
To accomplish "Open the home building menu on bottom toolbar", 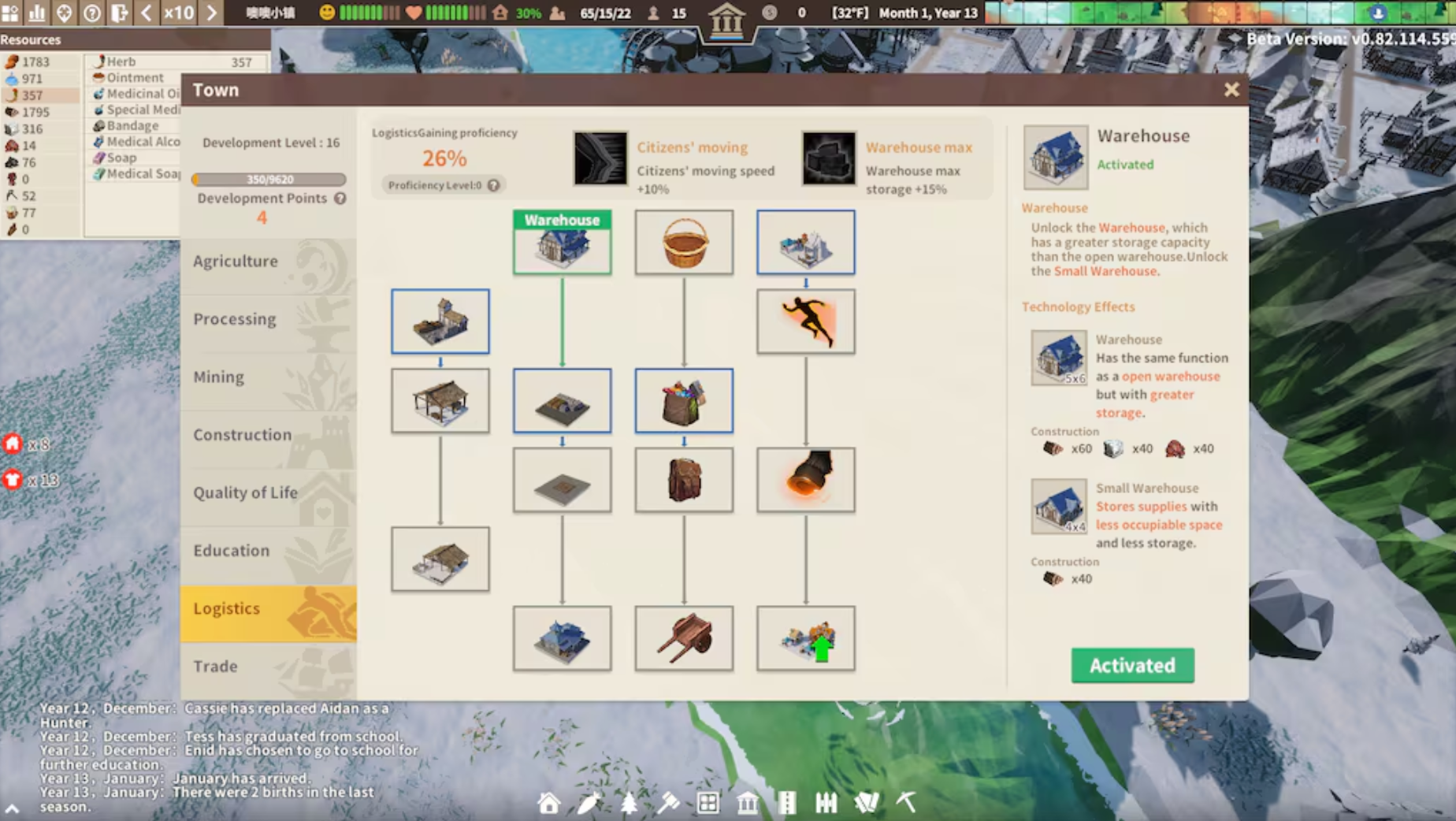I will tap(549, 803).
